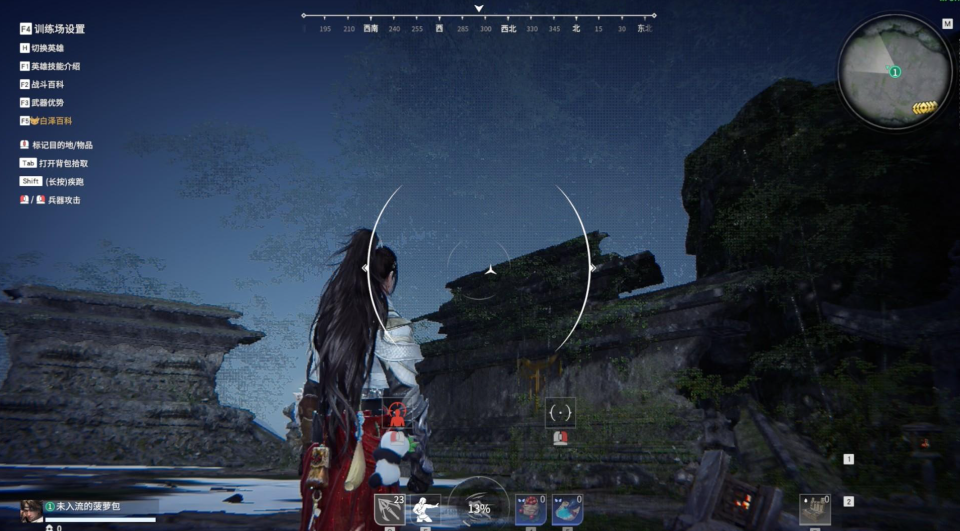Select the bow weapon slot showing 23
The height and width of the screenshot is (531, 960).
pyautogui.click(x=389, y=509)
